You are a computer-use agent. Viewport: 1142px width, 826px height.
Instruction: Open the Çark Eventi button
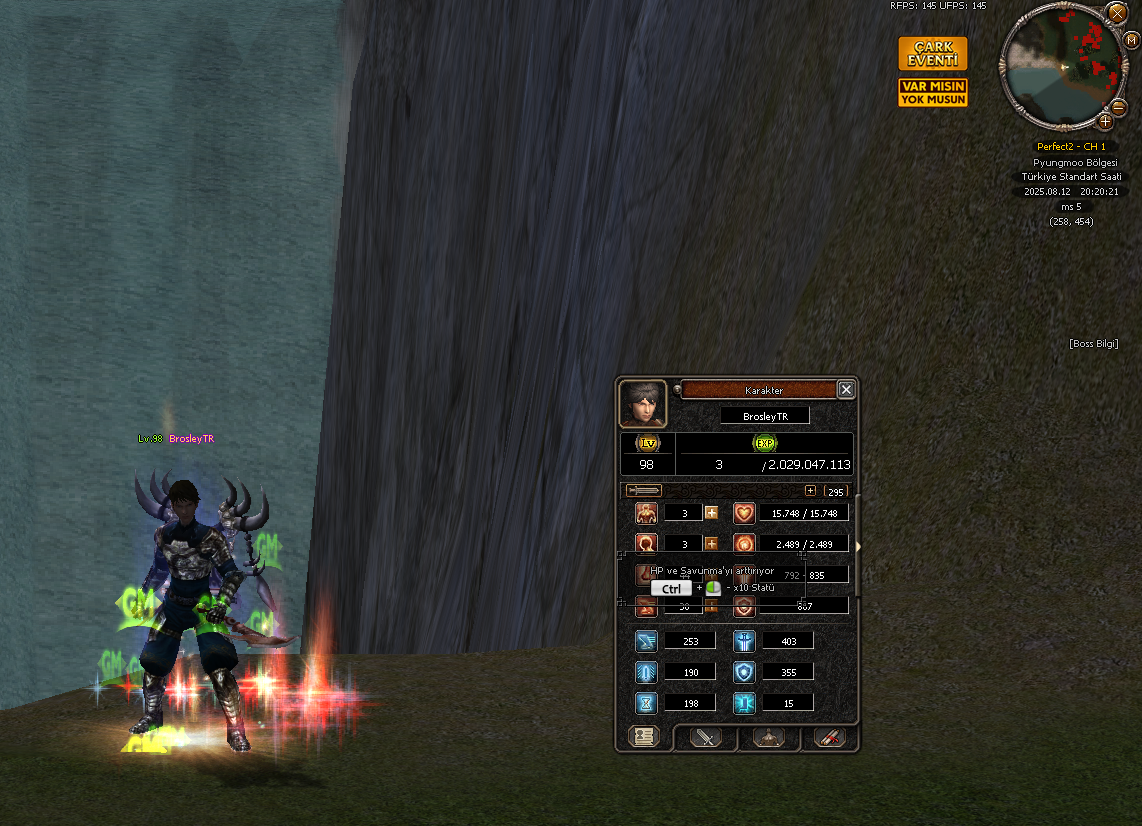pyautogui.click(x=932, y=53)
